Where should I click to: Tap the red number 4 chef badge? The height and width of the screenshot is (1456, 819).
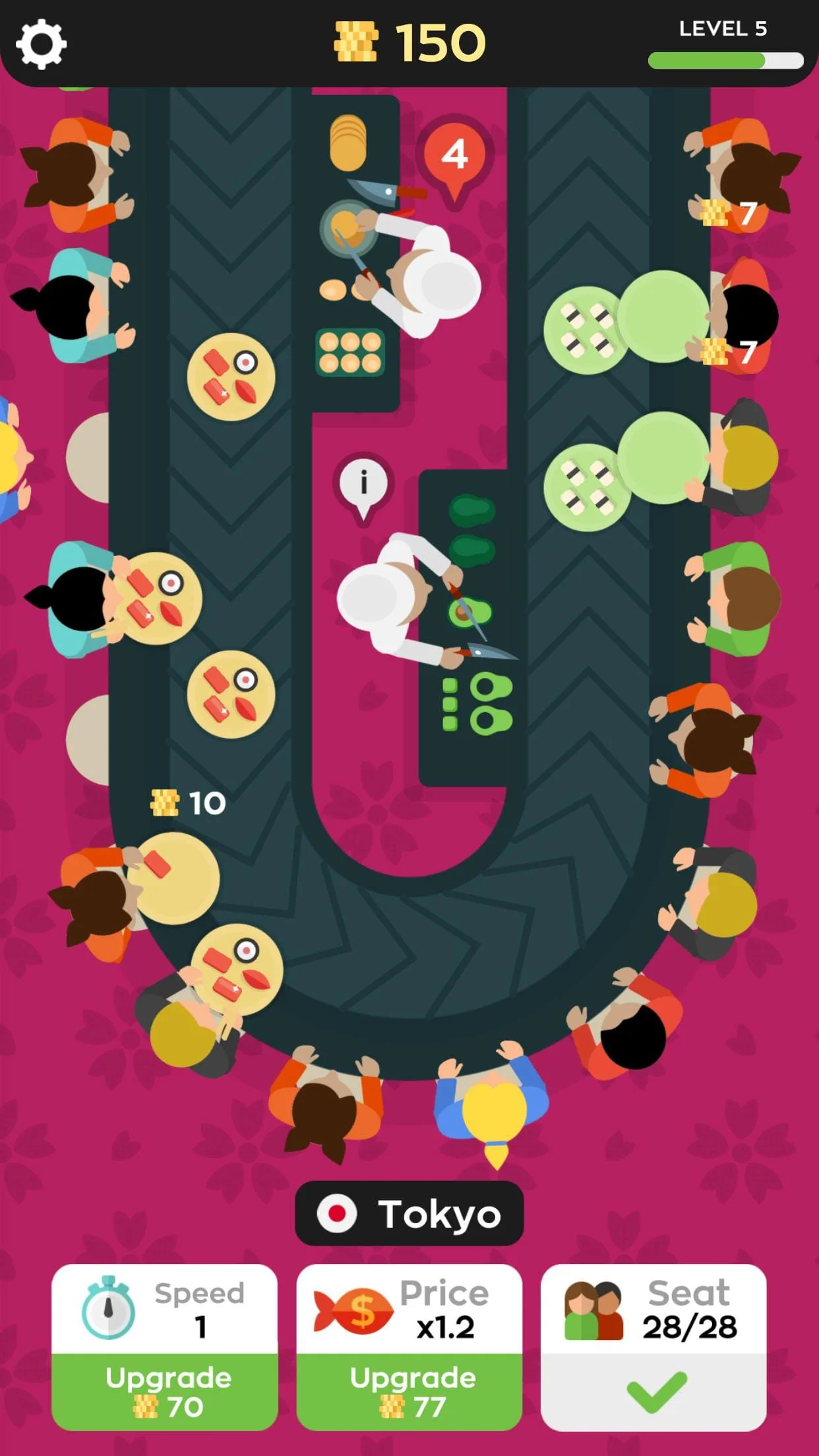click(x=454, y=156)
